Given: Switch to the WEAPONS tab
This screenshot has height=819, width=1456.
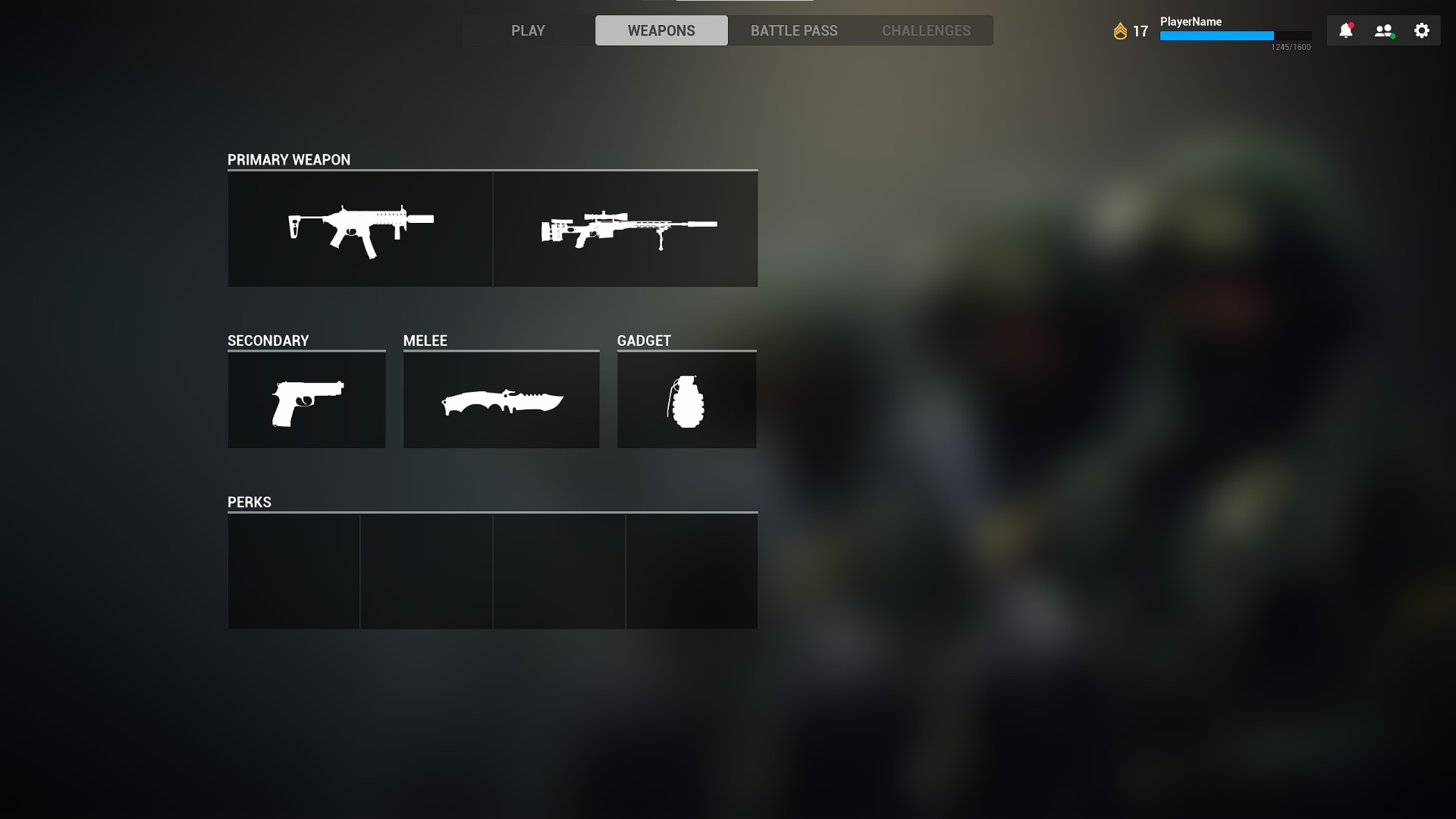Looking at the screenshot, I should pos(661,30).
